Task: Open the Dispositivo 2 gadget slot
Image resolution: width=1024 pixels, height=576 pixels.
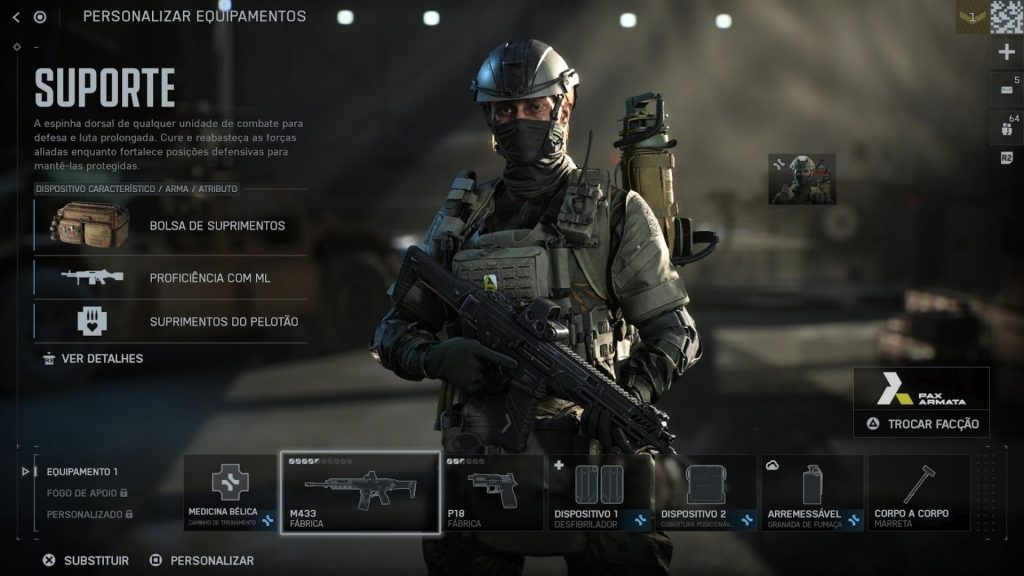Action: point(707,493)
